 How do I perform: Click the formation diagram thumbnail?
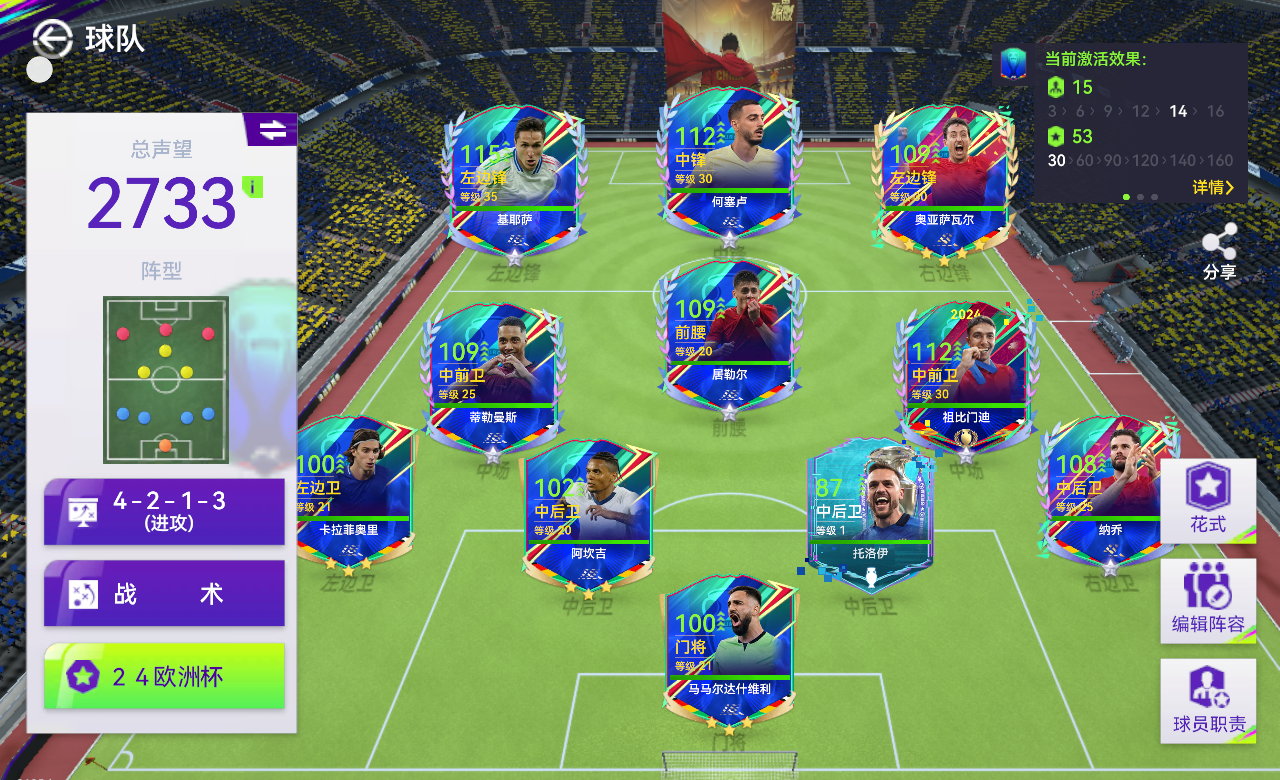[165, 379]
